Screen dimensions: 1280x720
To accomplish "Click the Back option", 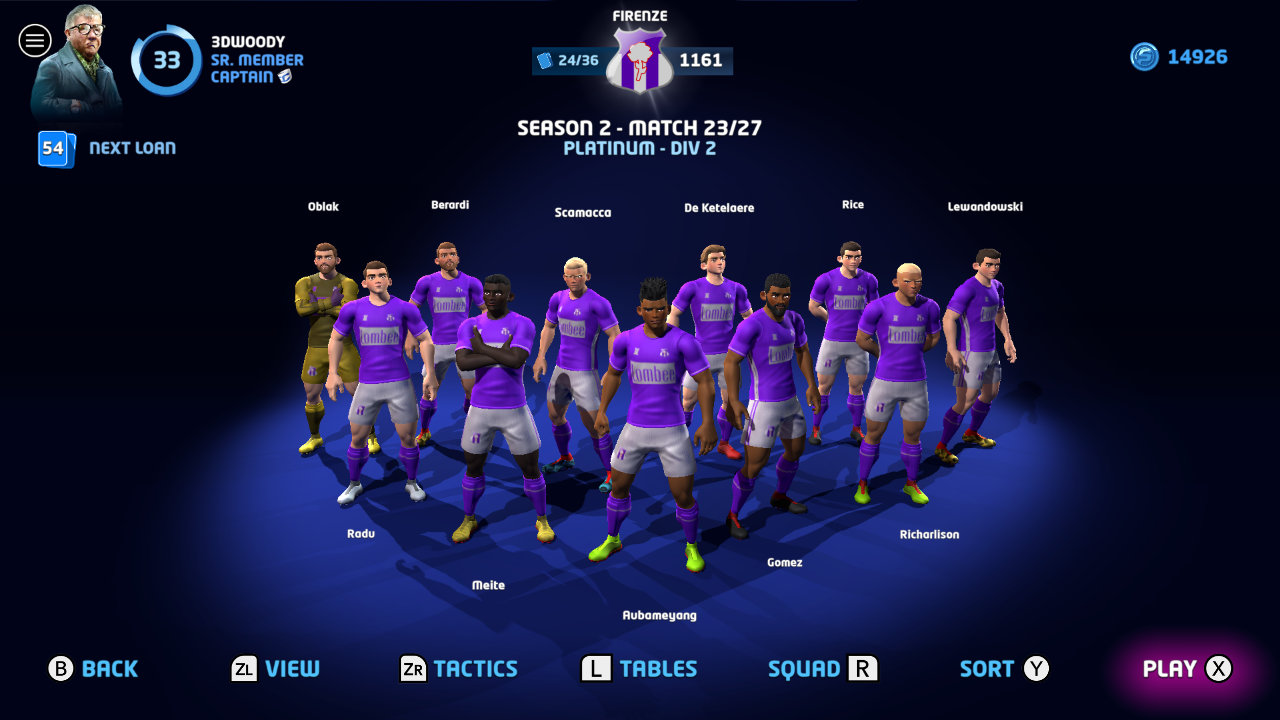I will click(x=95, y=668).
